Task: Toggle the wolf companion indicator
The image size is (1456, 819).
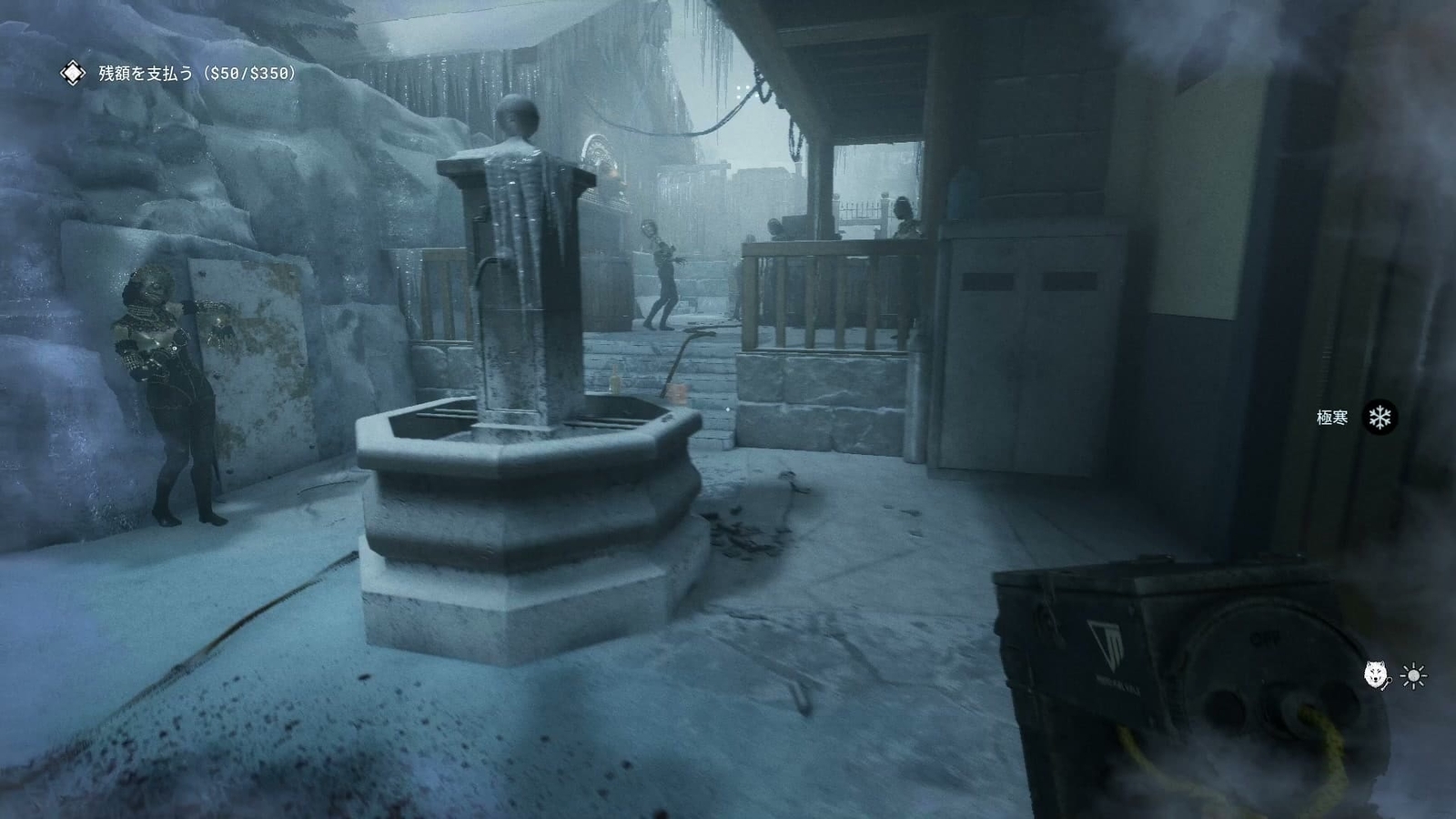Action: click(x=1375, y=672)
